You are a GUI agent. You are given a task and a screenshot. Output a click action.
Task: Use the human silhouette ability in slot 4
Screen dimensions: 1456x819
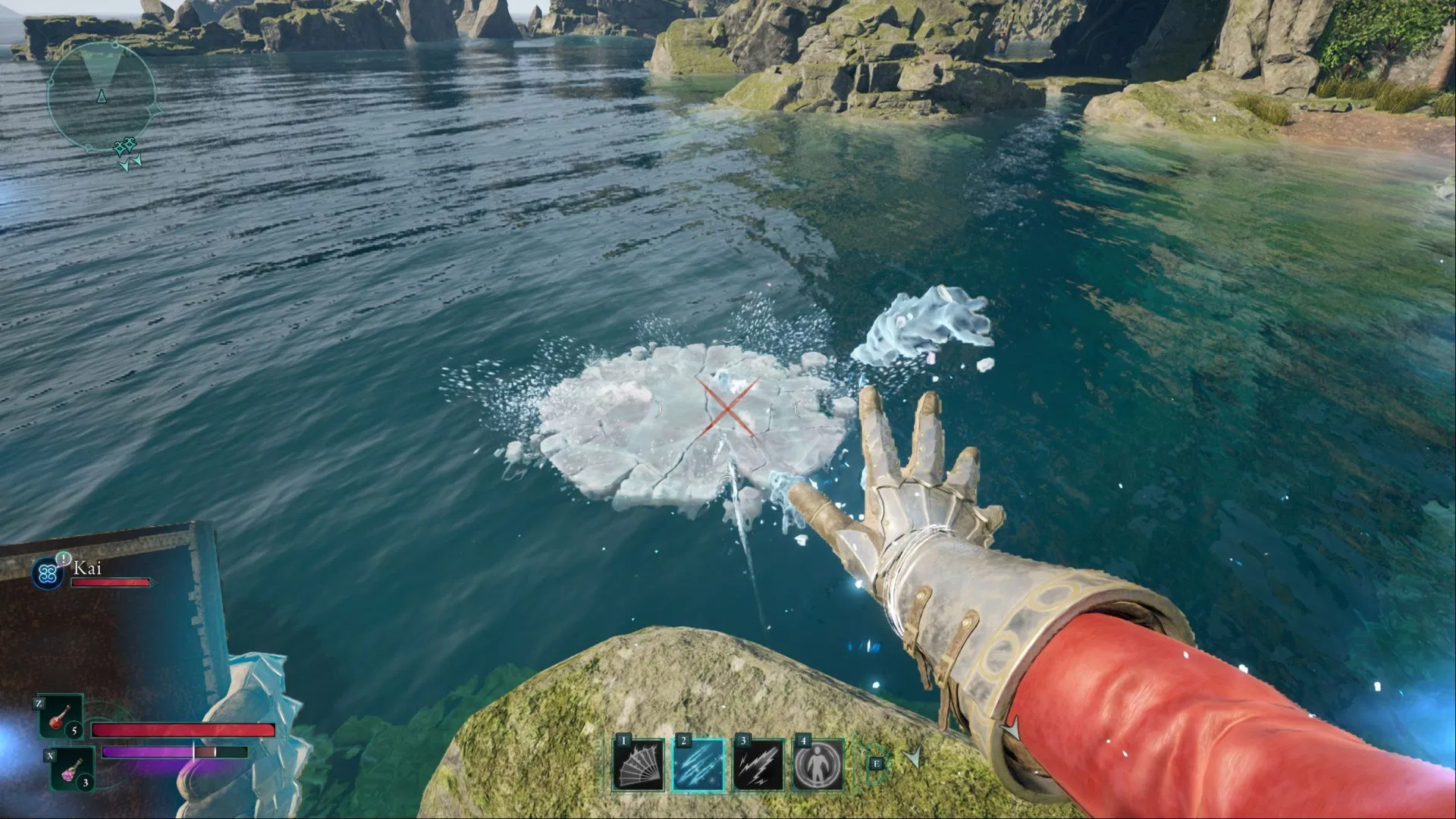(x=818, y=765)
